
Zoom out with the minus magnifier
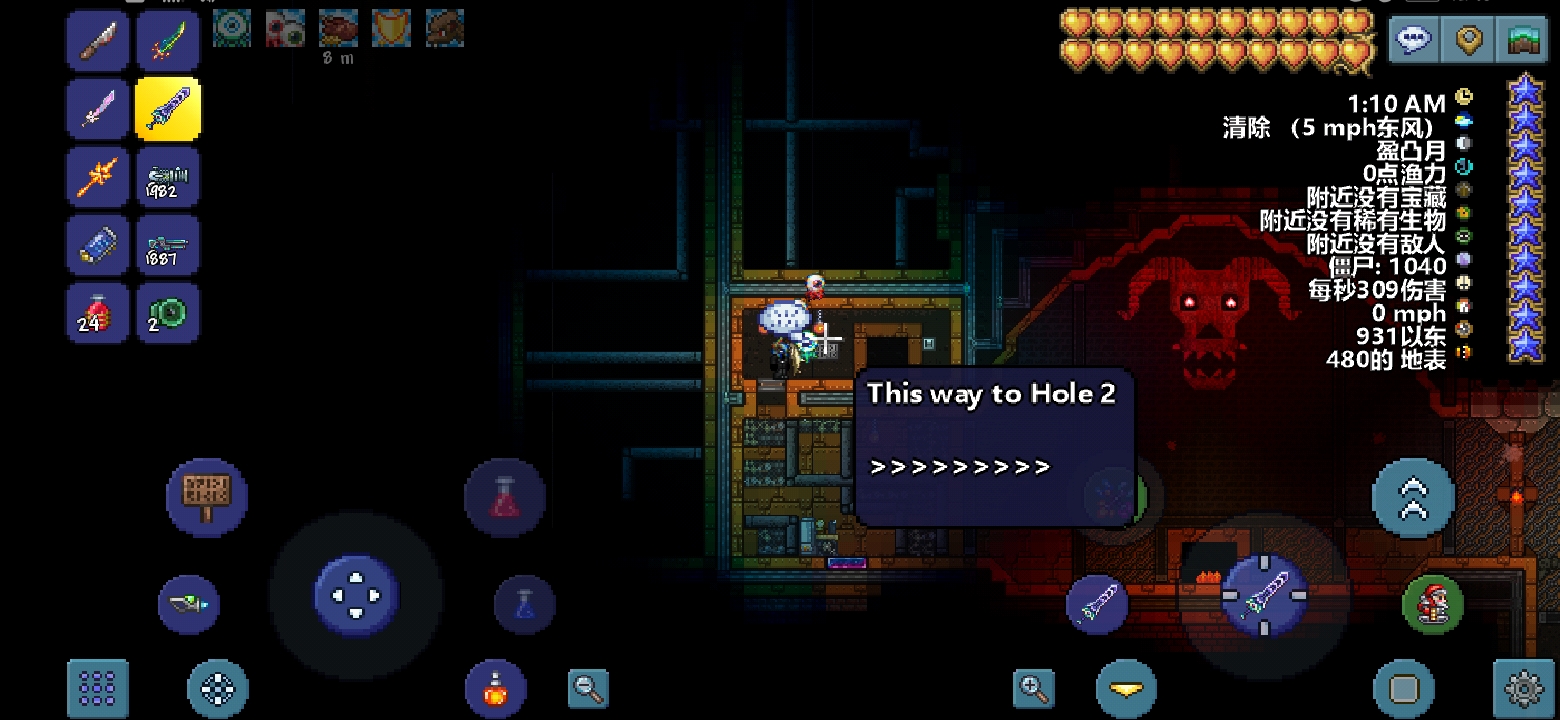[588, 687]
